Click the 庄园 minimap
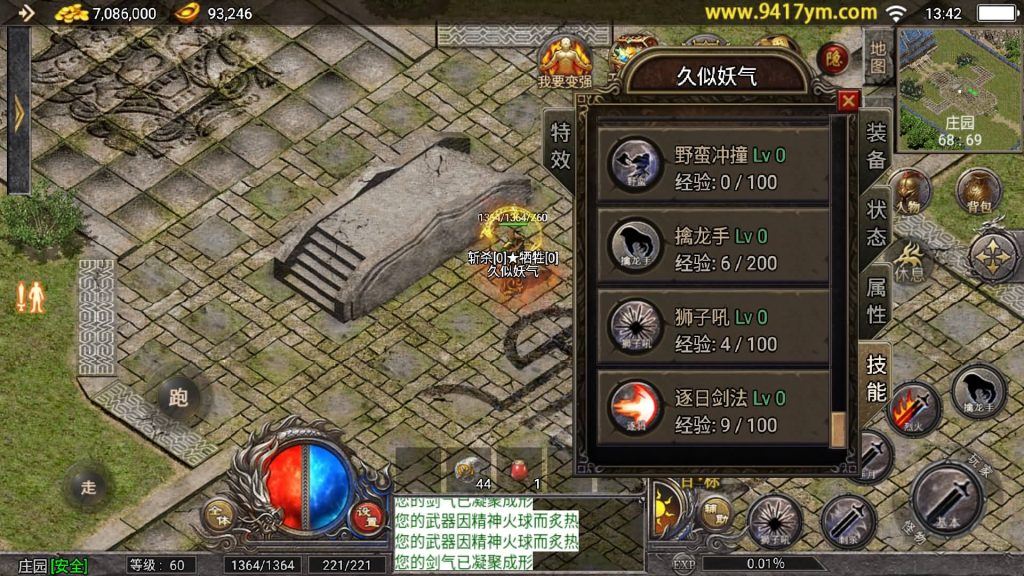Screen dimensions: 1024x576 coord(959,88)
